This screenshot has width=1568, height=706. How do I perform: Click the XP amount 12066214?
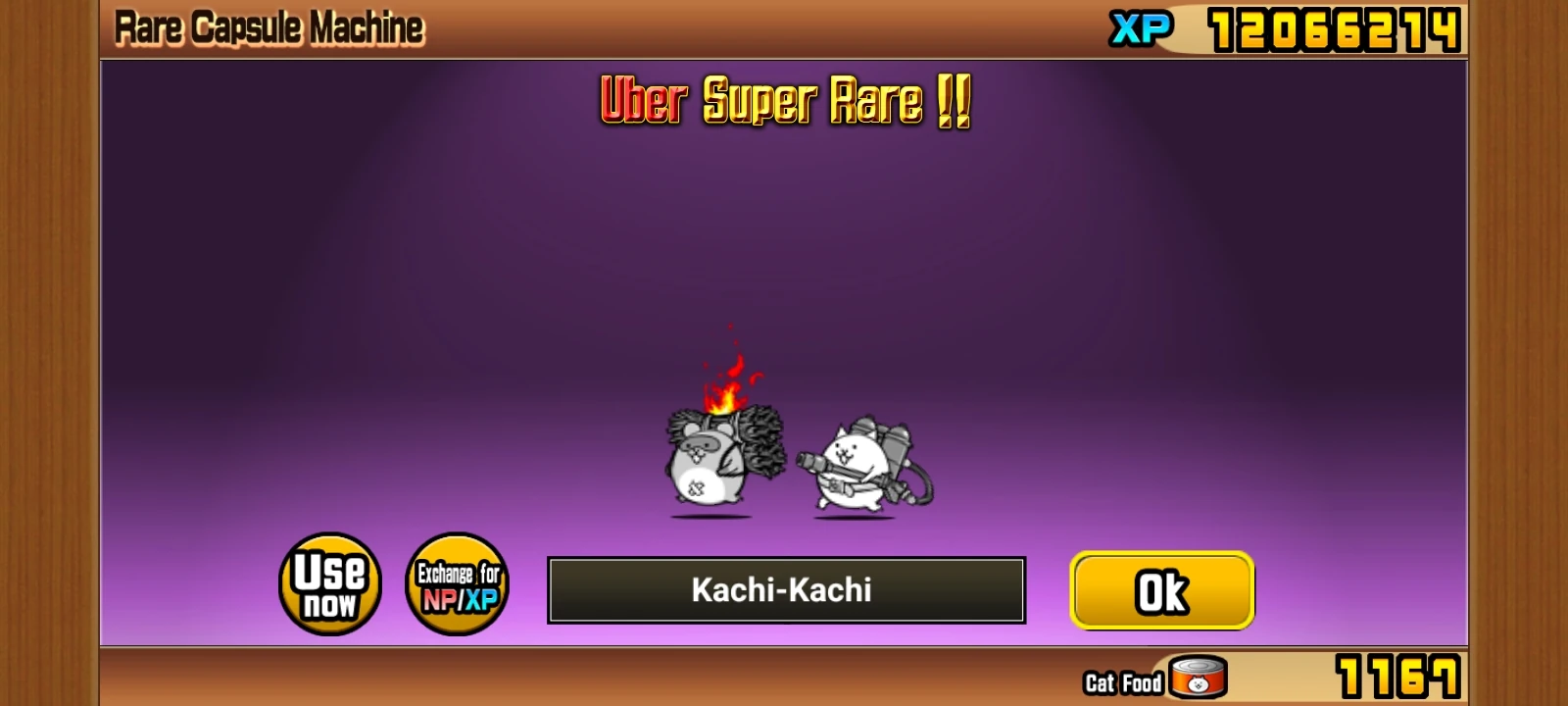coord(1333,27)
